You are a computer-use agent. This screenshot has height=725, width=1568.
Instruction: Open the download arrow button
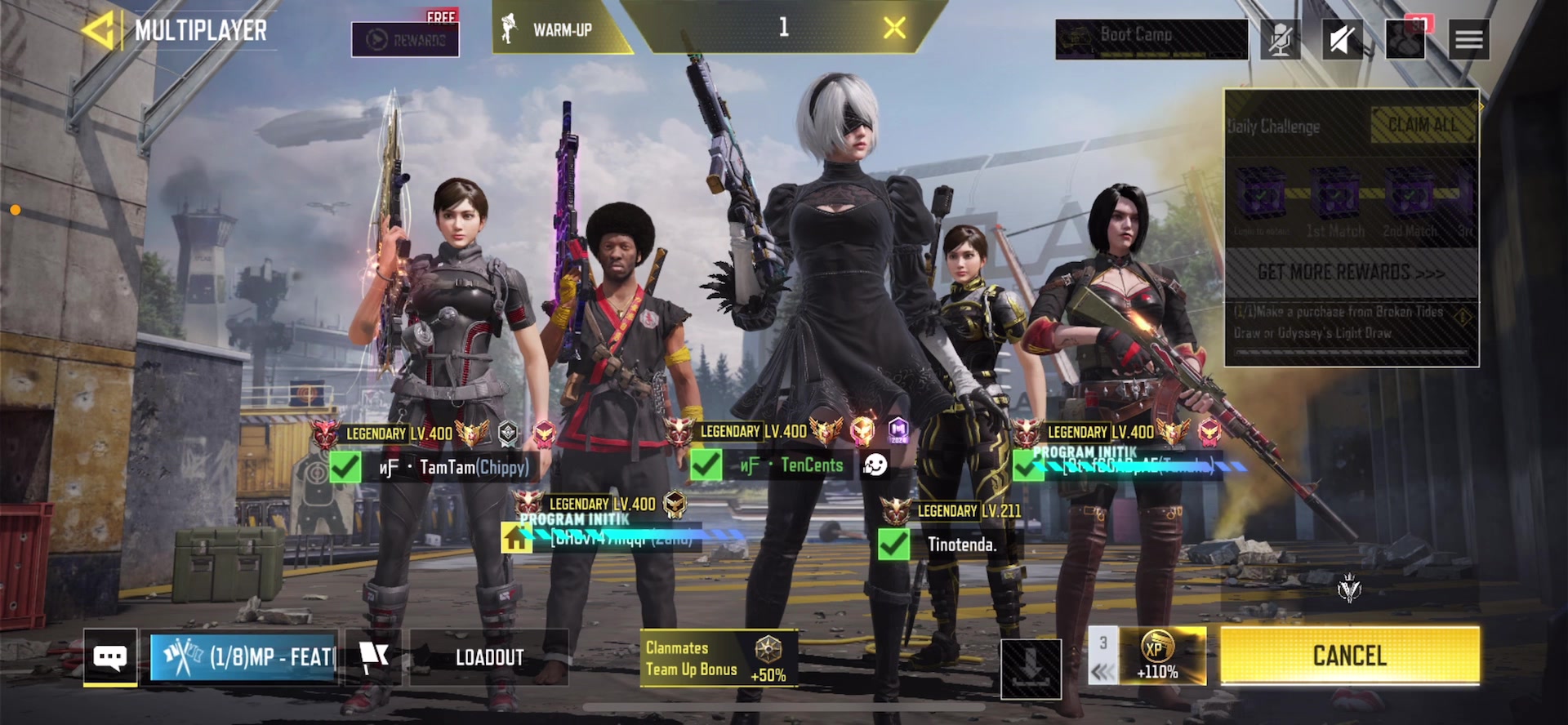coord(1031,669)
